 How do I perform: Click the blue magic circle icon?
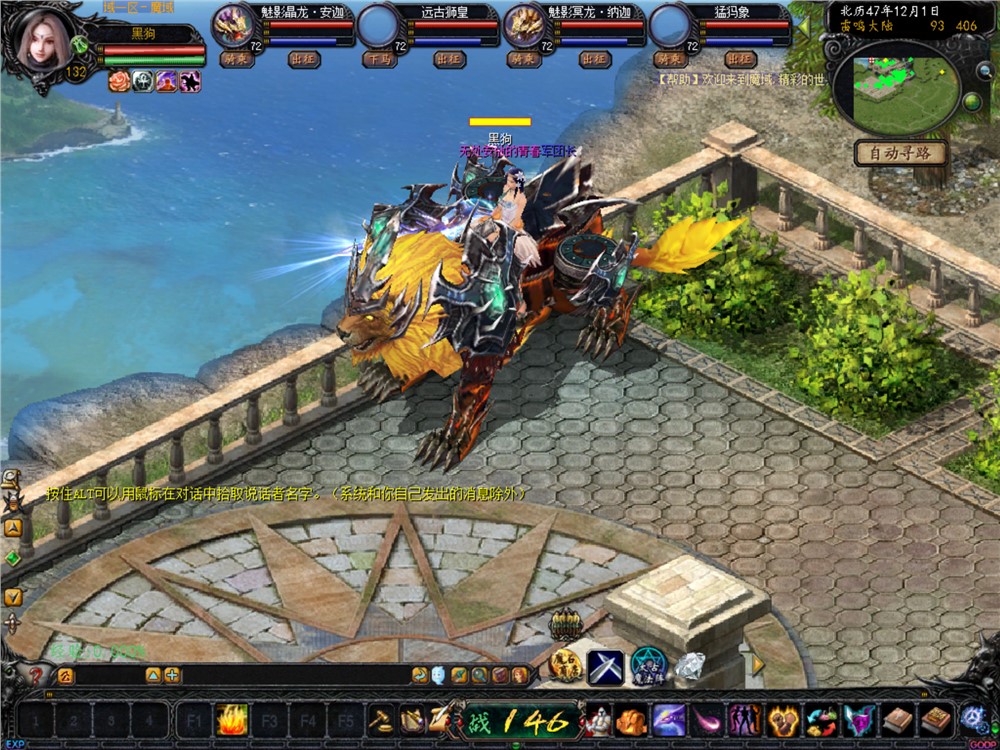(x=647, y=666)
